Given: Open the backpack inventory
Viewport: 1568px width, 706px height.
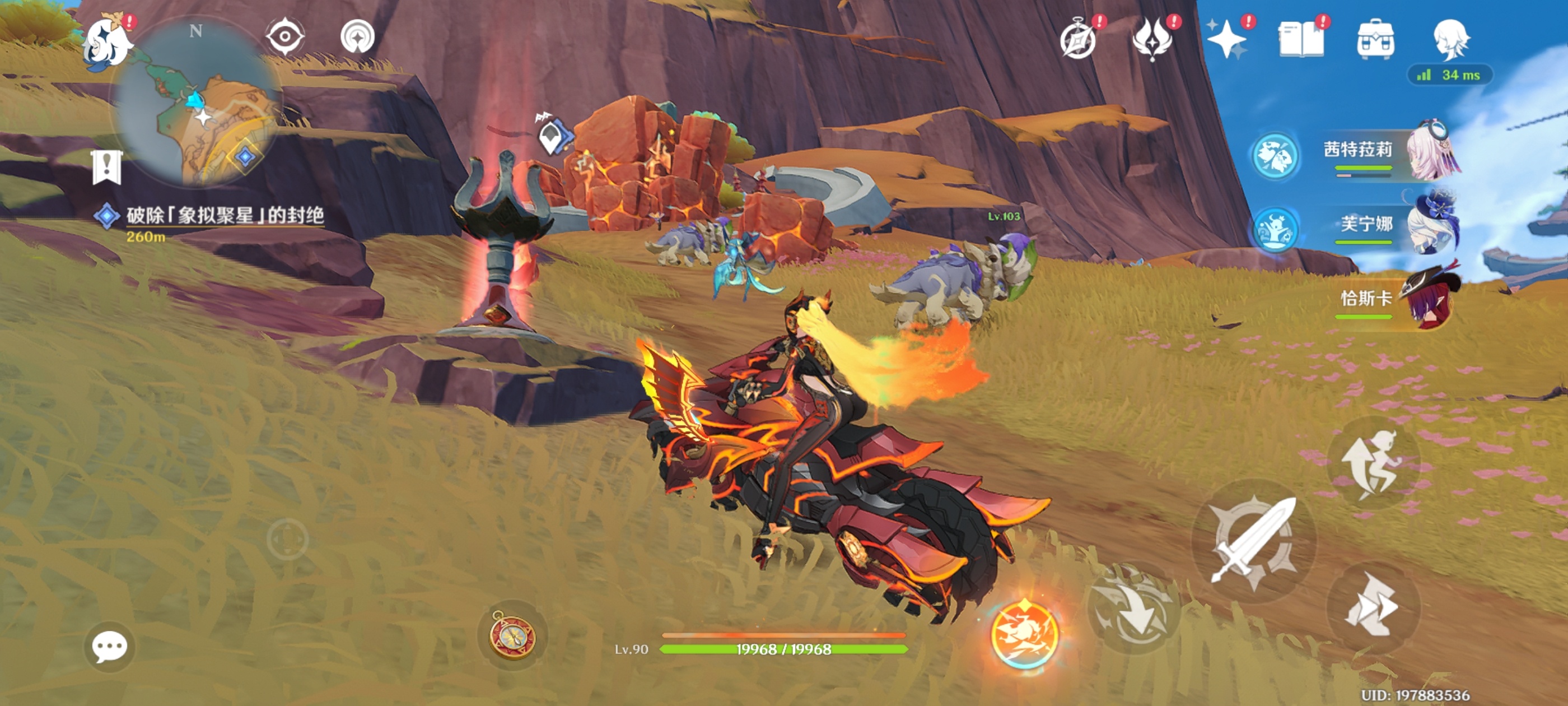Looking at the screenshot, I should click(x=1376, y=40).
